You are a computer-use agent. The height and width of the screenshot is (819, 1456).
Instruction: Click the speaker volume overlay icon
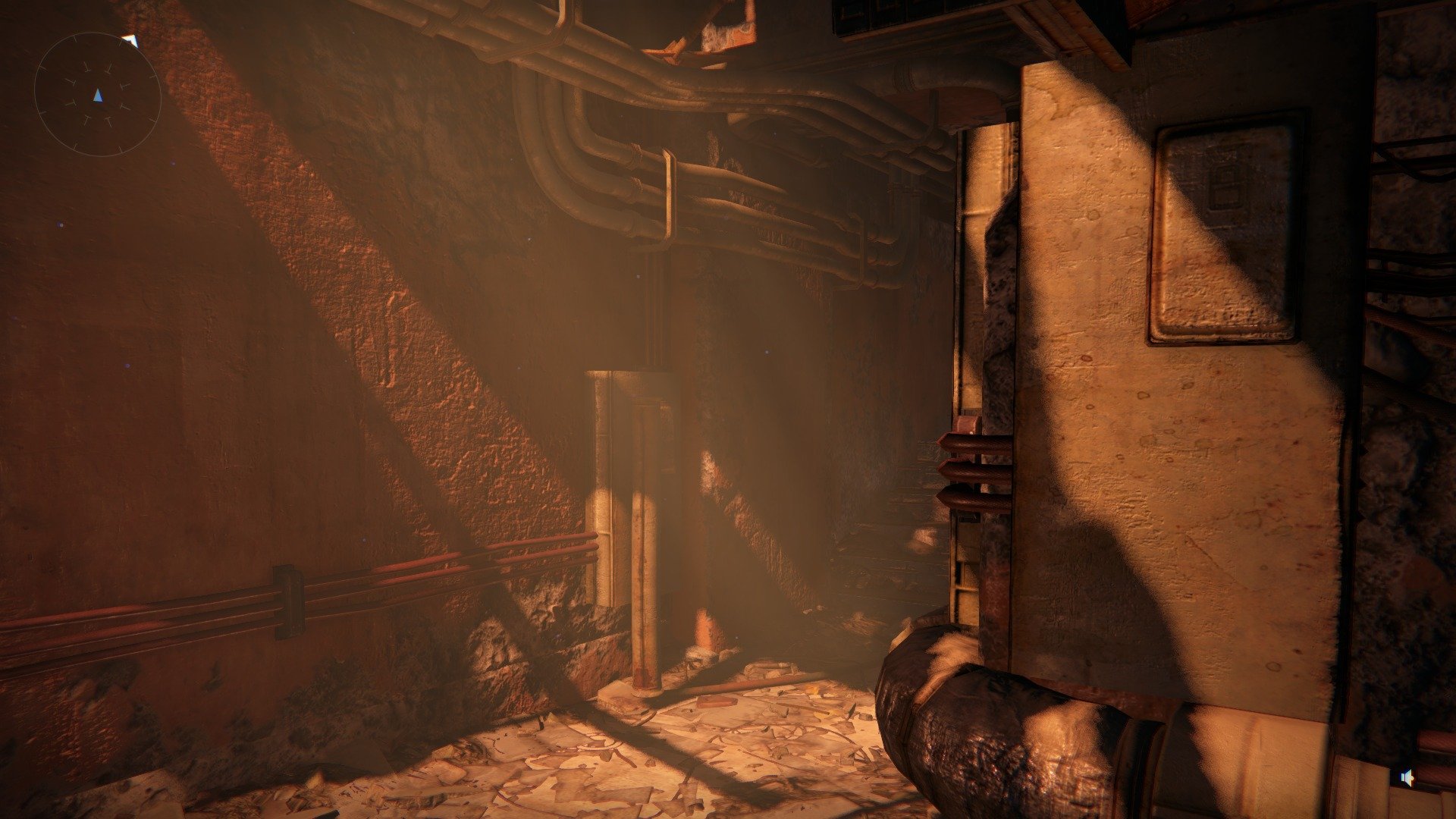tap(1407, 779)
